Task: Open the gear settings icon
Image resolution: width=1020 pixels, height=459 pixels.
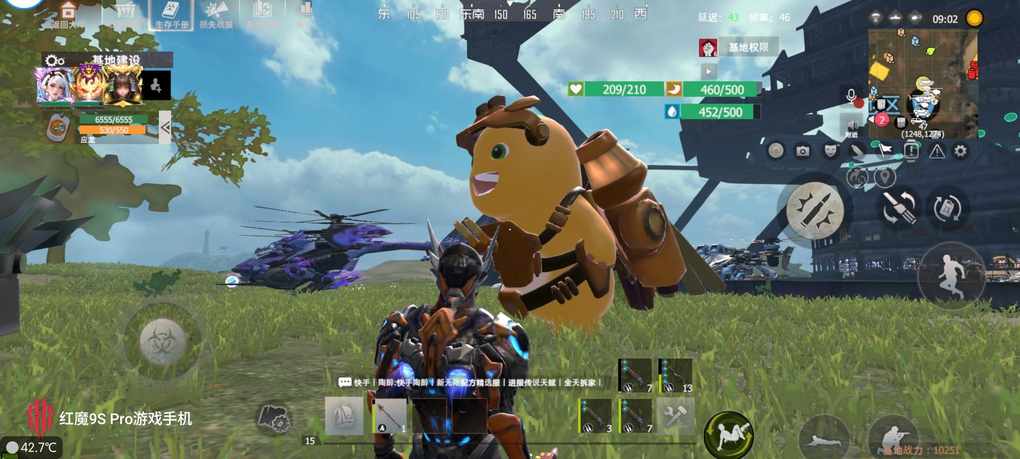Action: [x=960, y=151]
